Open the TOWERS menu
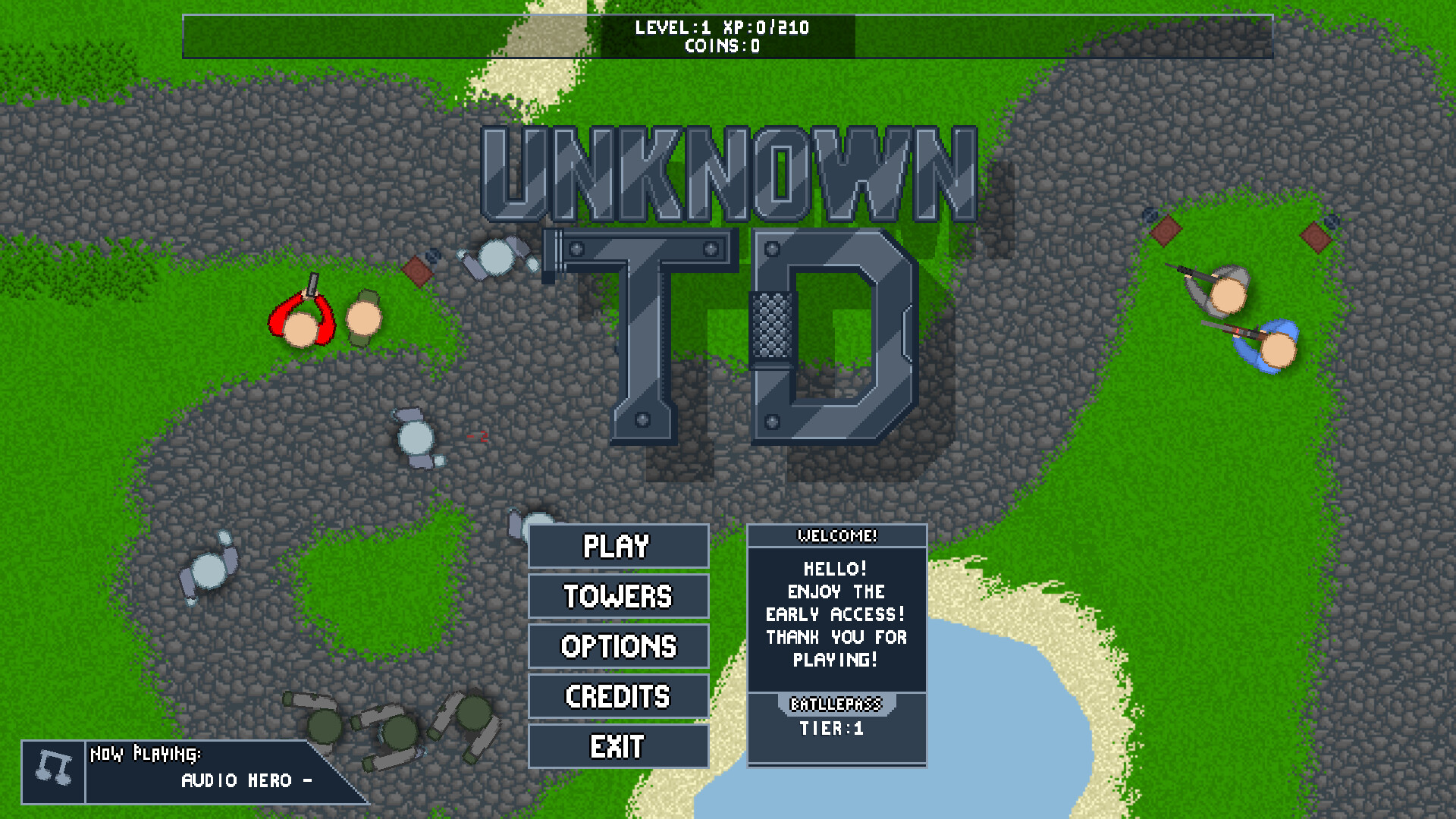1456x819 pixels. click(x=618, y=596)
